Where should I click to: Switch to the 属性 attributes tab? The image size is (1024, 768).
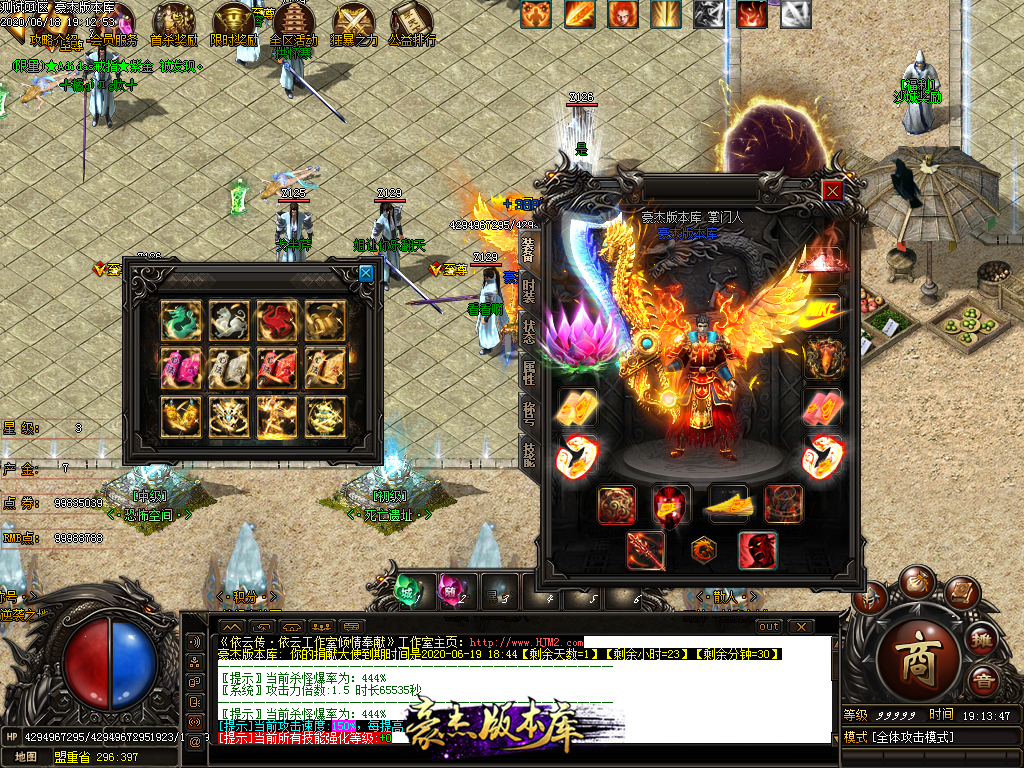coord(528,373)
